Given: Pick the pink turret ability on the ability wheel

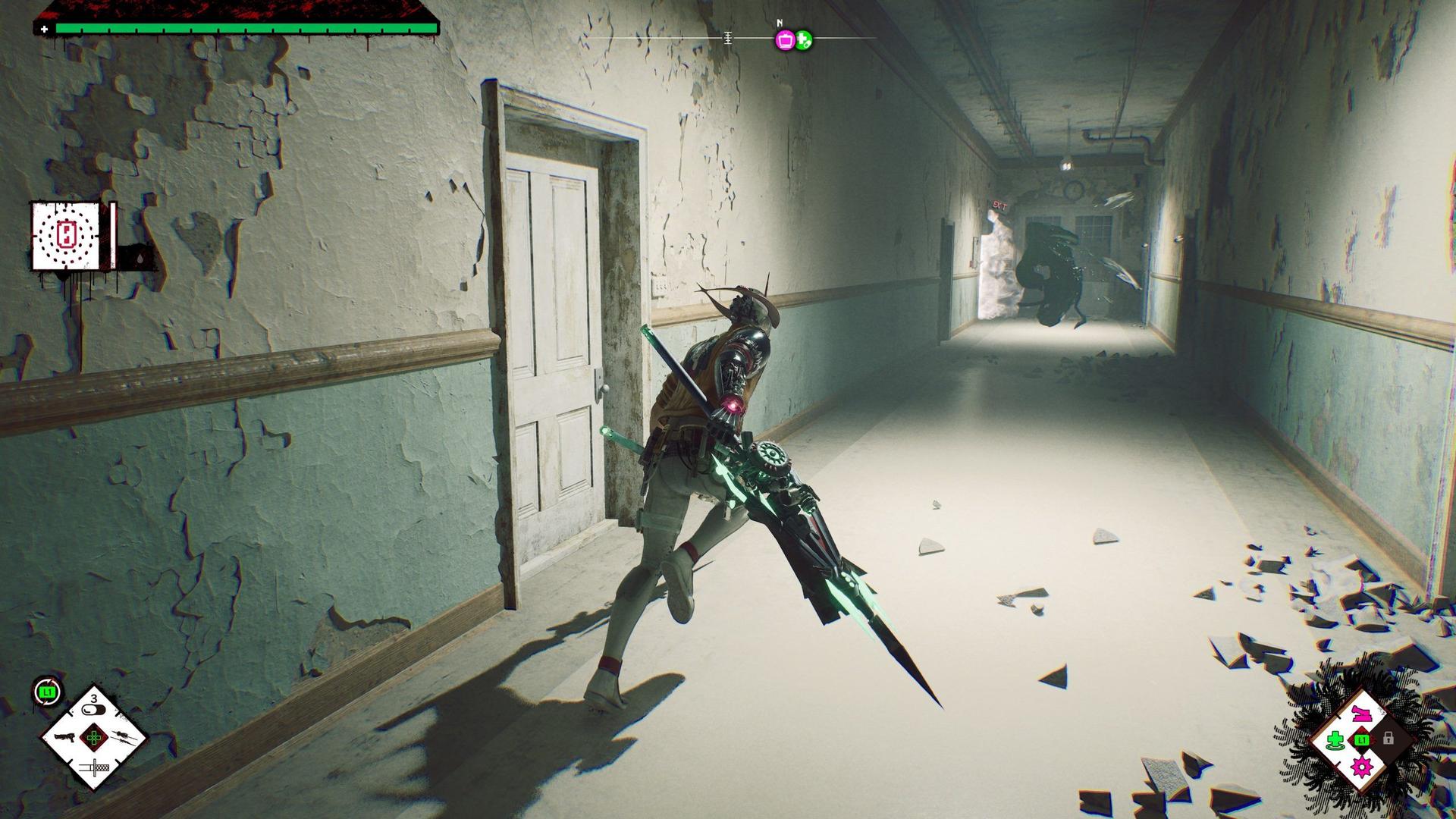Looking at the screenshot, I should (1361, 714).
